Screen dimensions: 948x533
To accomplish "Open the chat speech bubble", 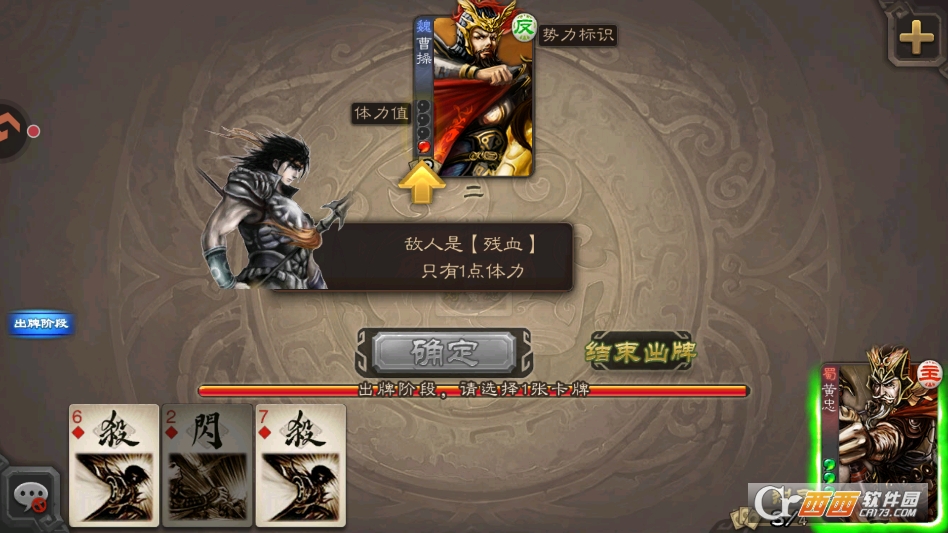I will [x=30, y=494].
